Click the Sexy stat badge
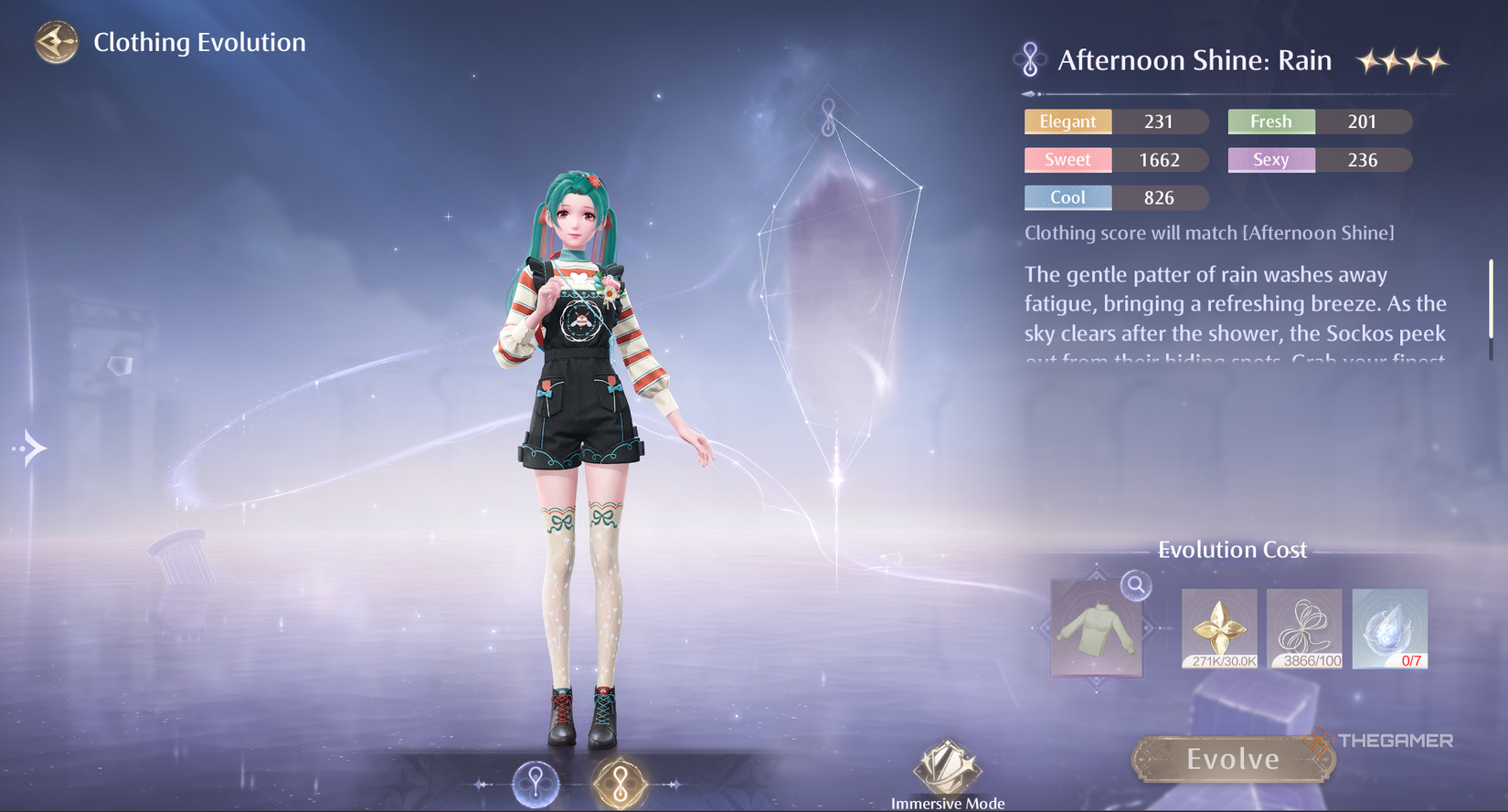 (1270, 159)
